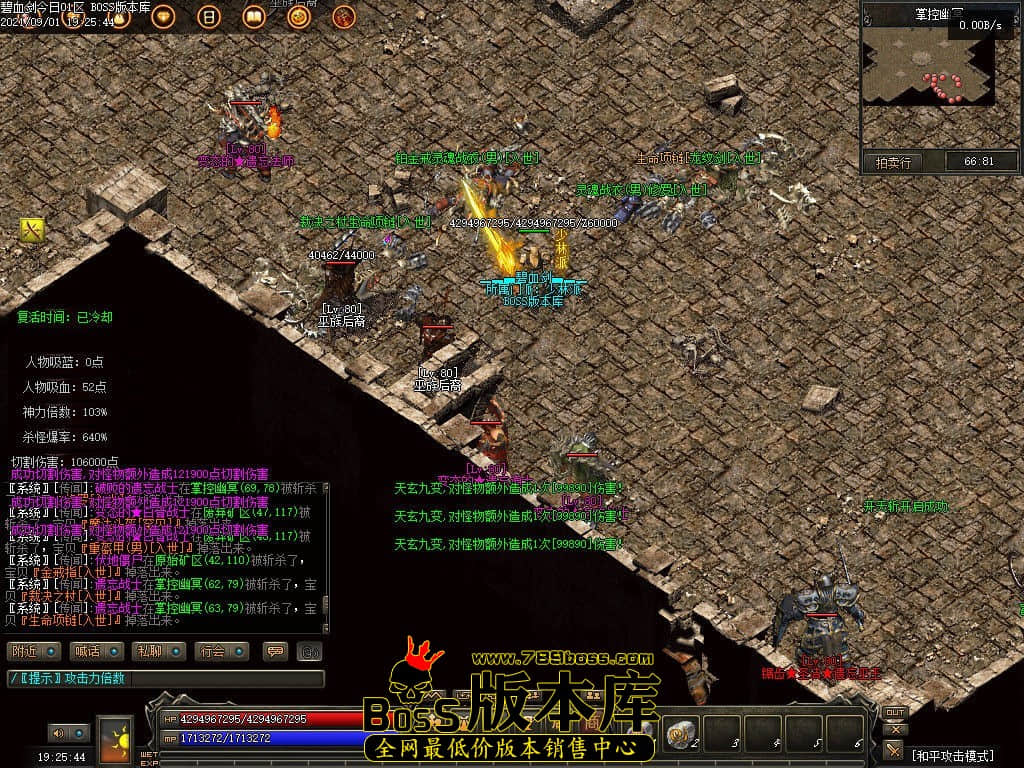Click the yellow sword buff icon
Image resolution: width=1024 pixels, height=768 pixels.
click(32, 231)
